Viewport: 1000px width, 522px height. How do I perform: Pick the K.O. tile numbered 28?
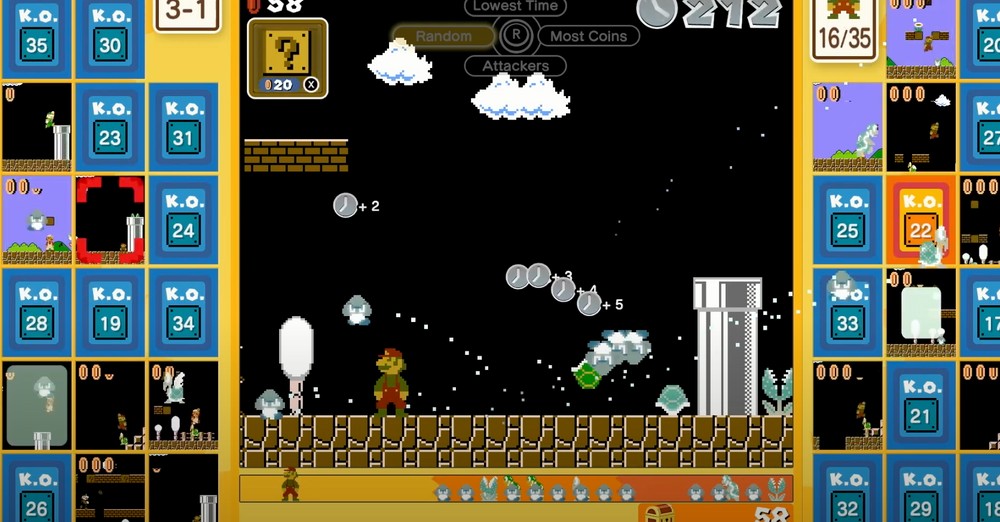[x=37, y=311]
